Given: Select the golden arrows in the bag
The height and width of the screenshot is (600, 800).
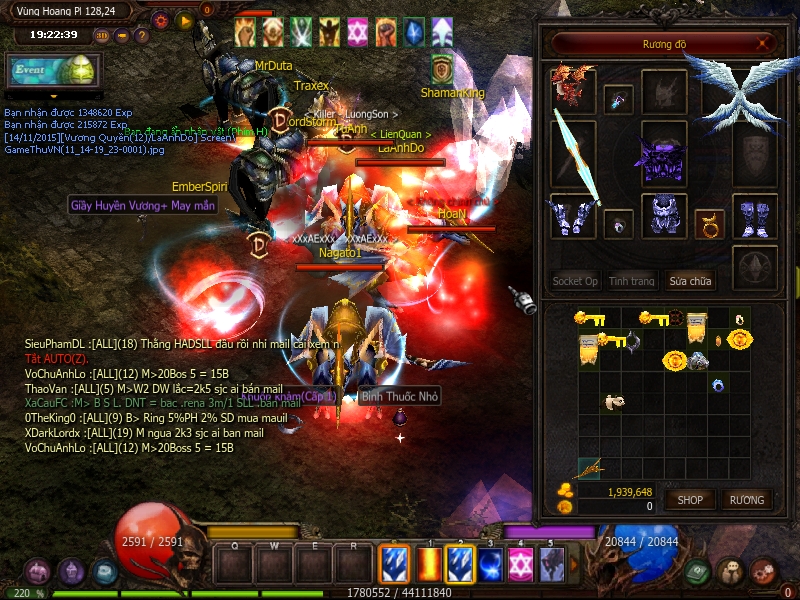Looking at the screenshot, I should click(591, 466).
